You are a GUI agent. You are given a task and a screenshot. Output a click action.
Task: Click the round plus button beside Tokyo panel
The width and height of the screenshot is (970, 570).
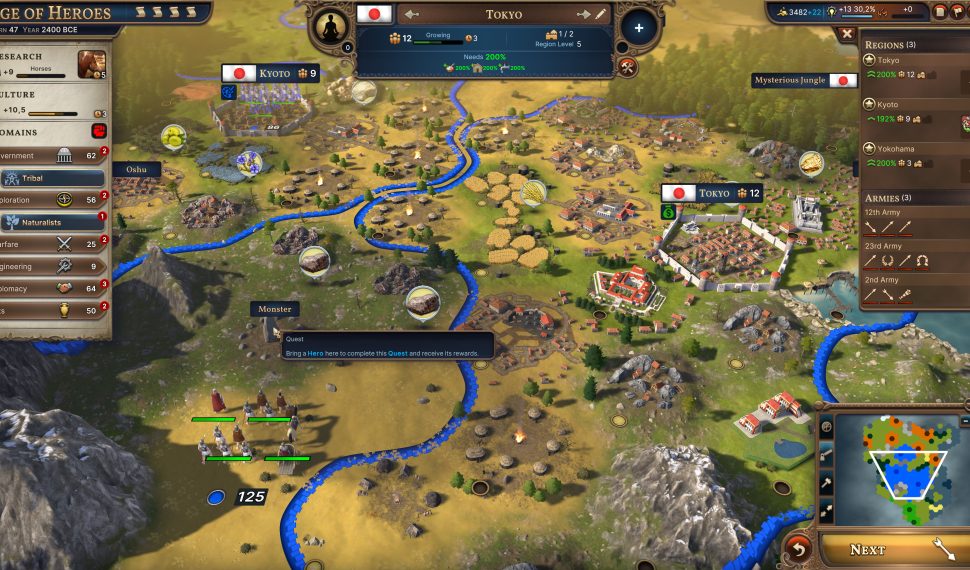point(639,28)
